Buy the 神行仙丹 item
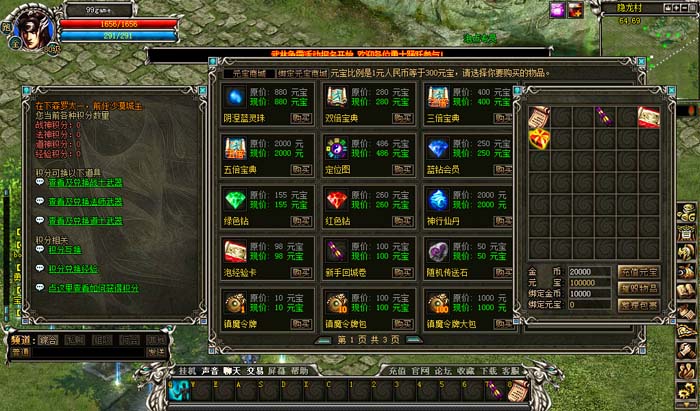Image resolution: width=700 pixels, height=411 pixels. click(506, 220)
